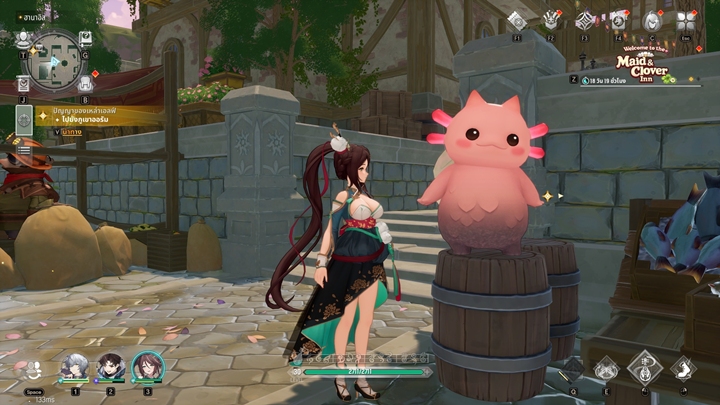The width and height of the screenshot is (720, 405).
Task: Click the character silhouette icon beside the minimap
Action: tap(22, 40)
